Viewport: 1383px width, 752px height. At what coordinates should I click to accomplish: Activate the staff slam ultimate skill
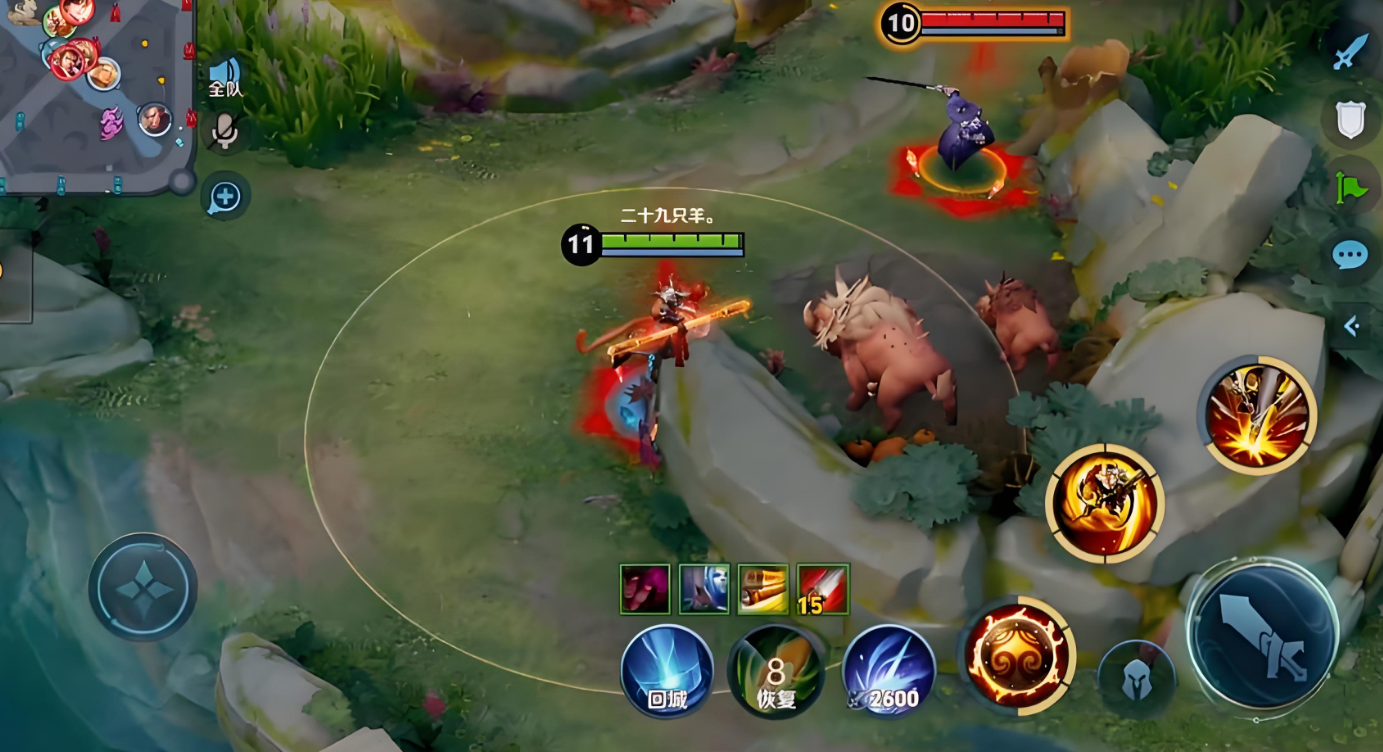tap(1257, 414)
